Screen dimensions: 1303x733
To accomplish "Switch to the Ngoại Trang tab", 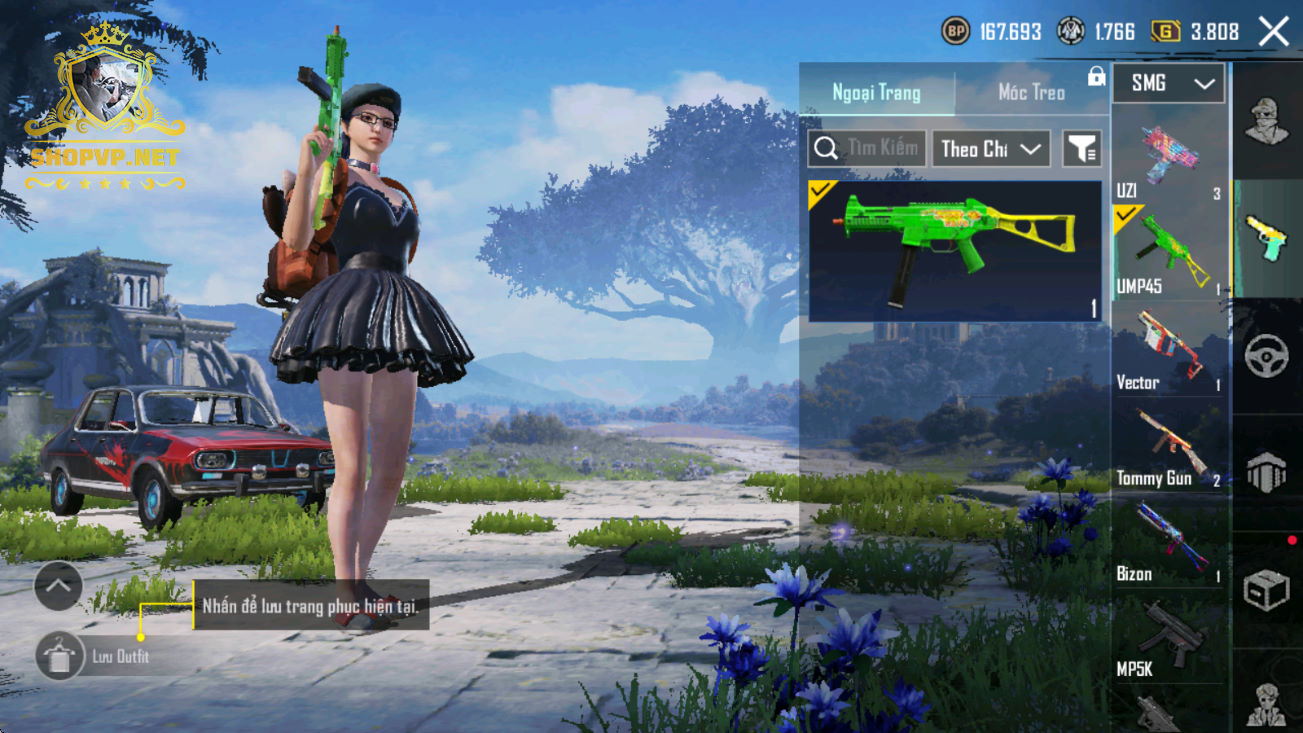I will [876, 93].
